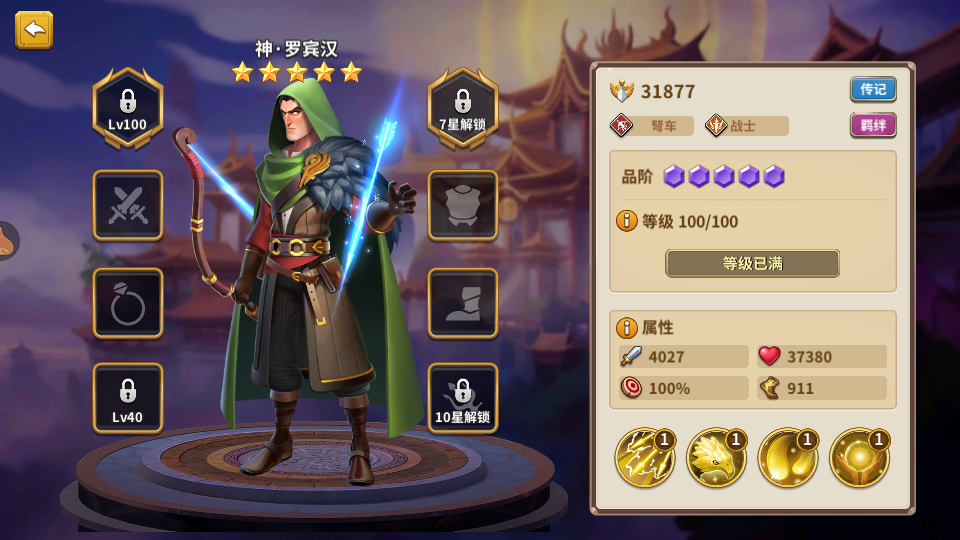View the golden eagle skill icon
The height and width of the screenshot is (540, 960).
716,458
